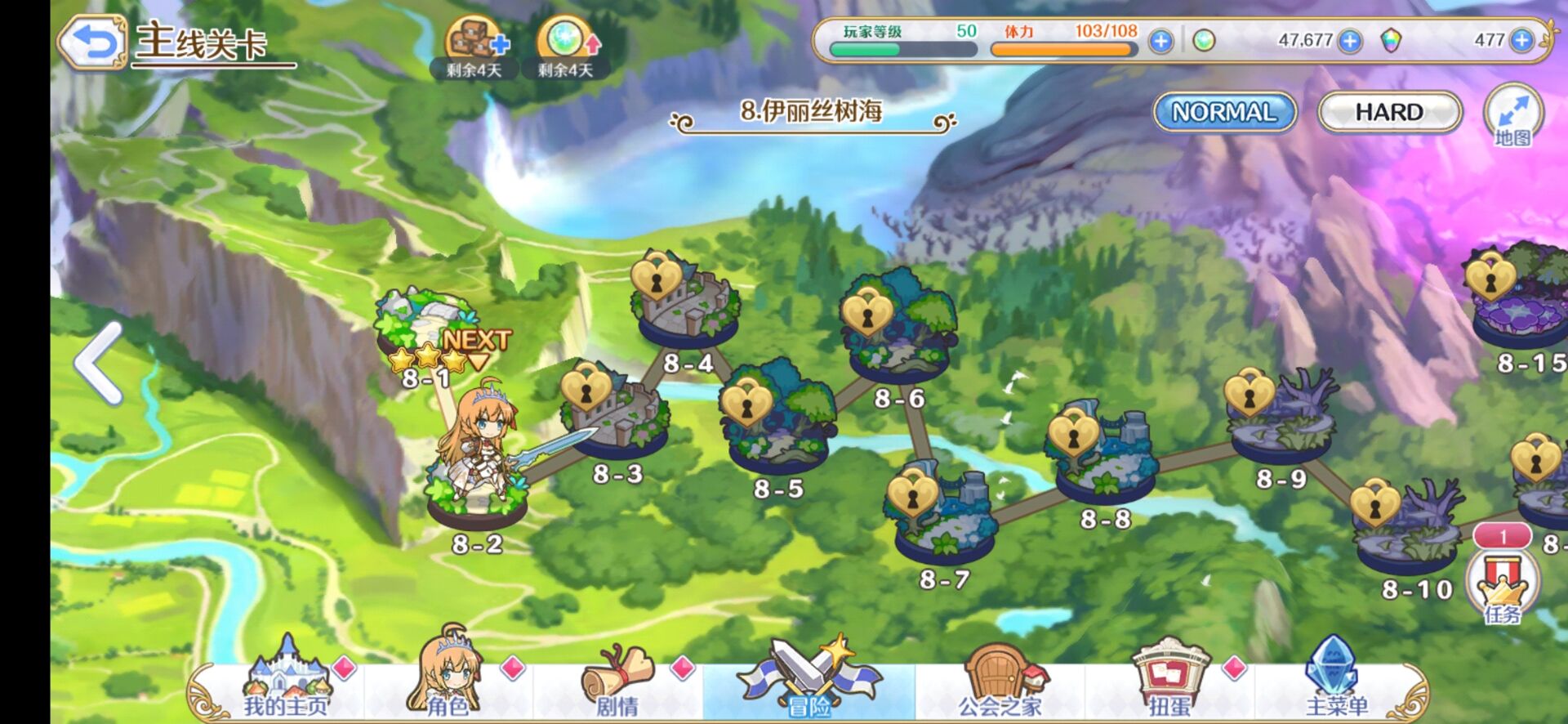
Task: Navigate to the previous area with the left arrow
Action: click(100, 364)
